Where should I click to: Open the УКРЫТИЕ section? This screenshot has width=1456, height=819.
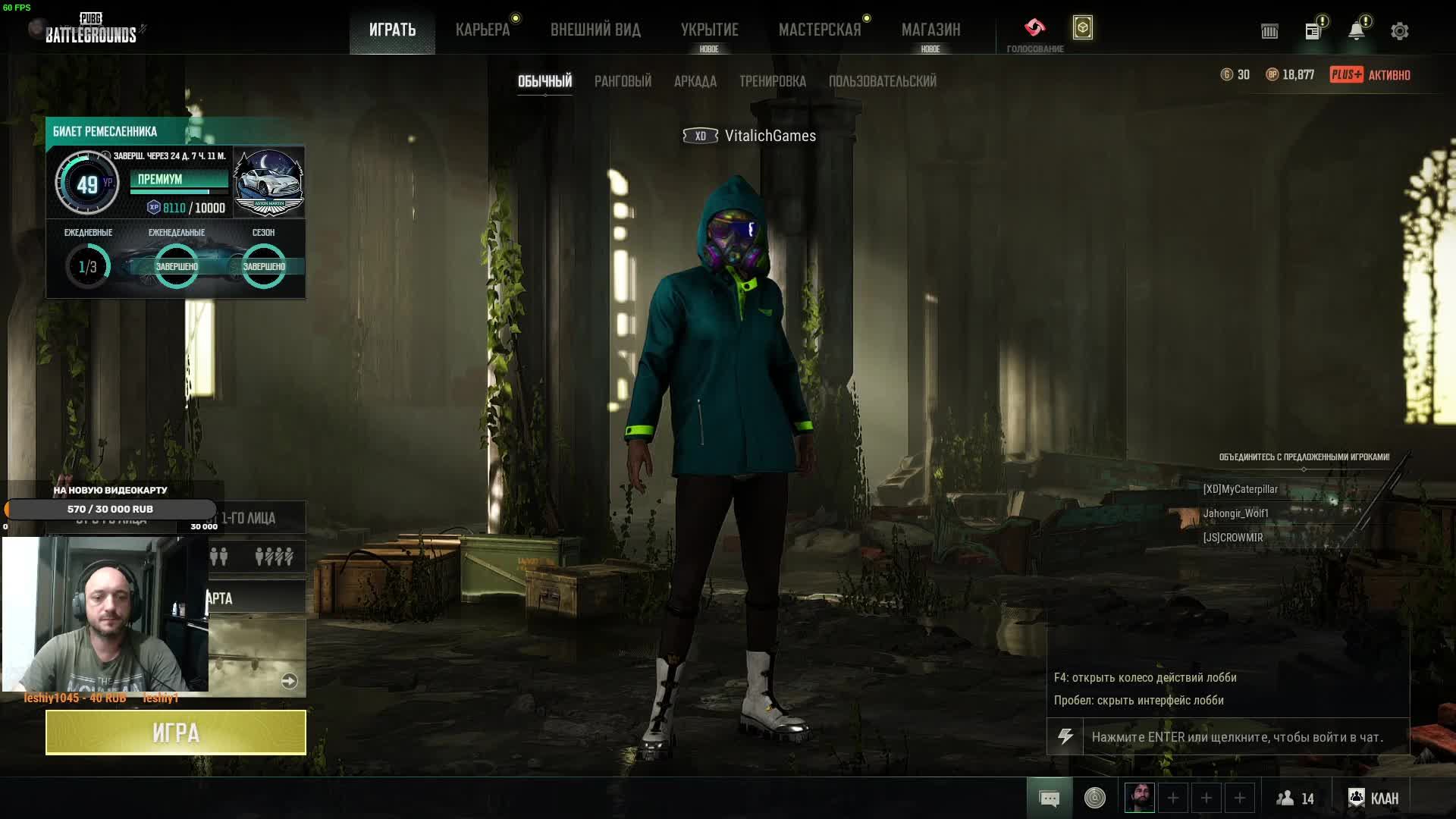[709, 30]
